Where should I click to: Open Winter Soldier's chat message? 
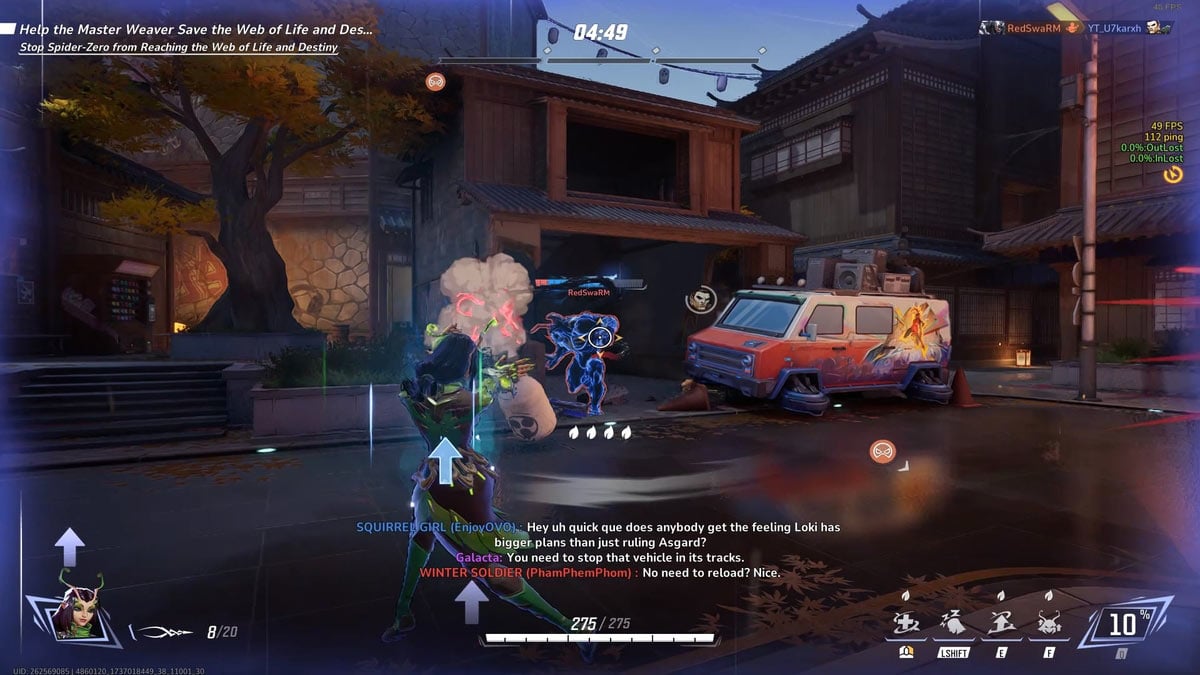coord(599,573)
